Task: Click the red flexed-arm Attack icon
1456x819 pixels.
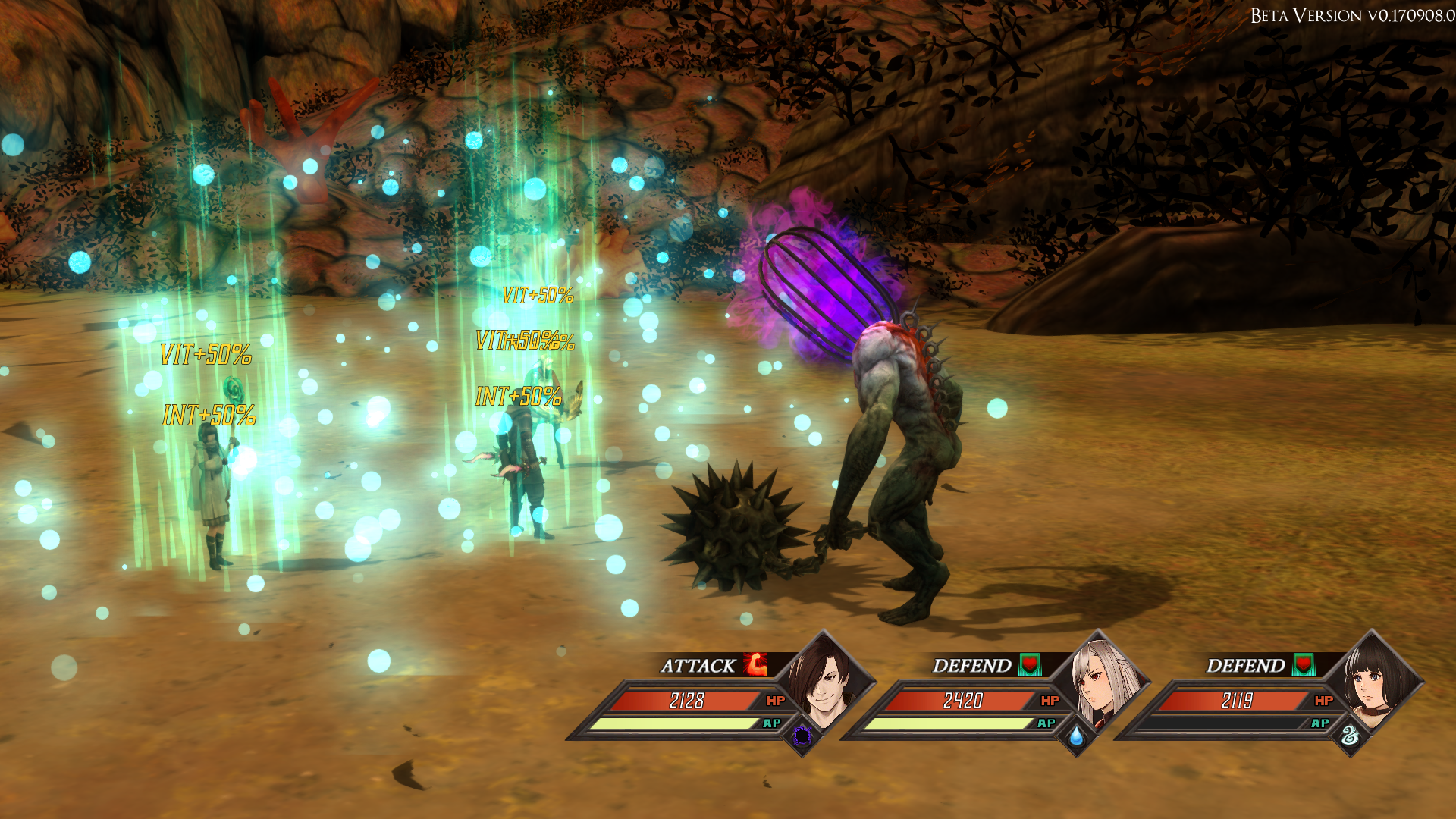Action: coord(755,665)
